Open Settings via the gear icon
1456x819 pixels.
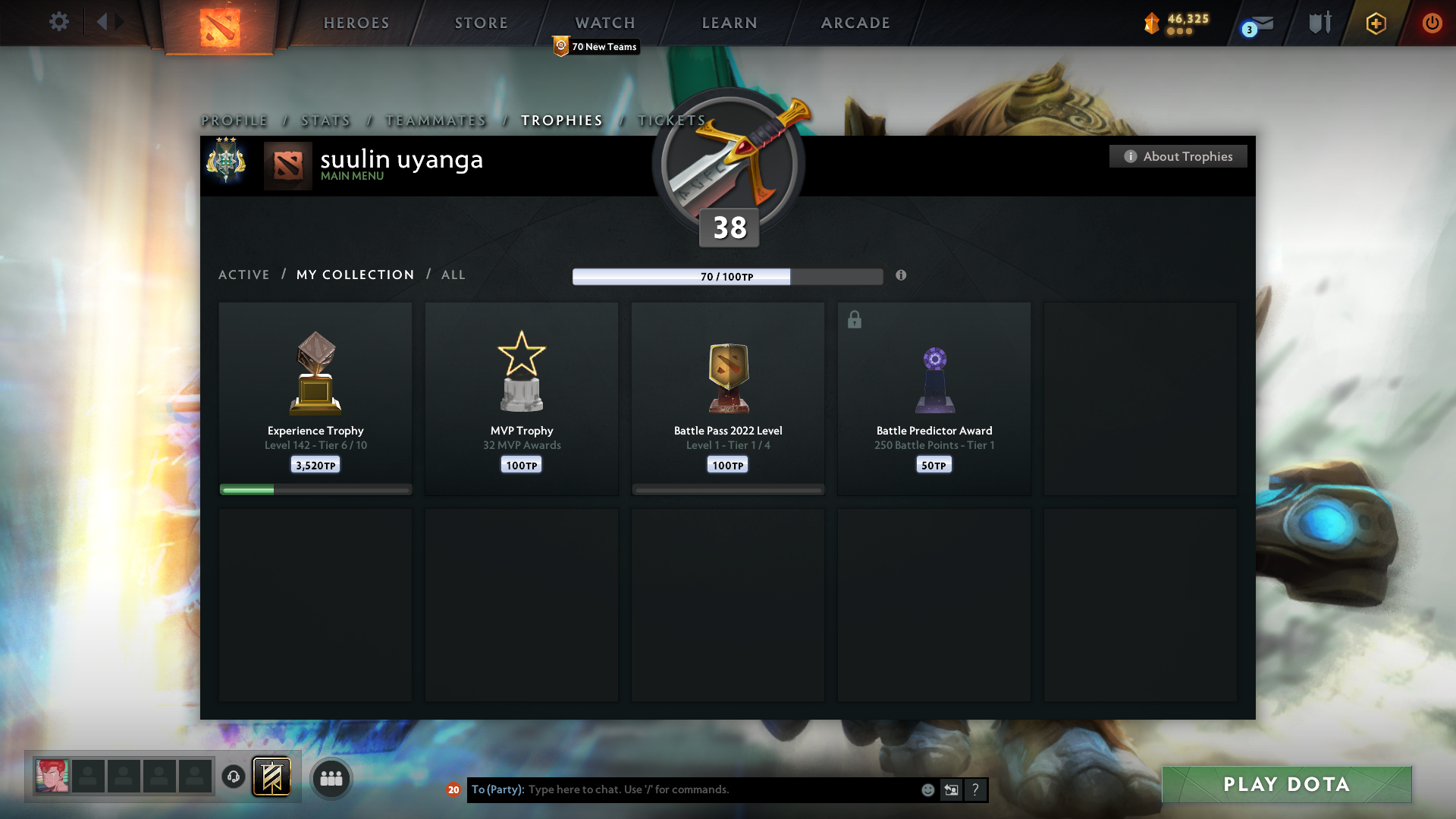pos(58,22)
